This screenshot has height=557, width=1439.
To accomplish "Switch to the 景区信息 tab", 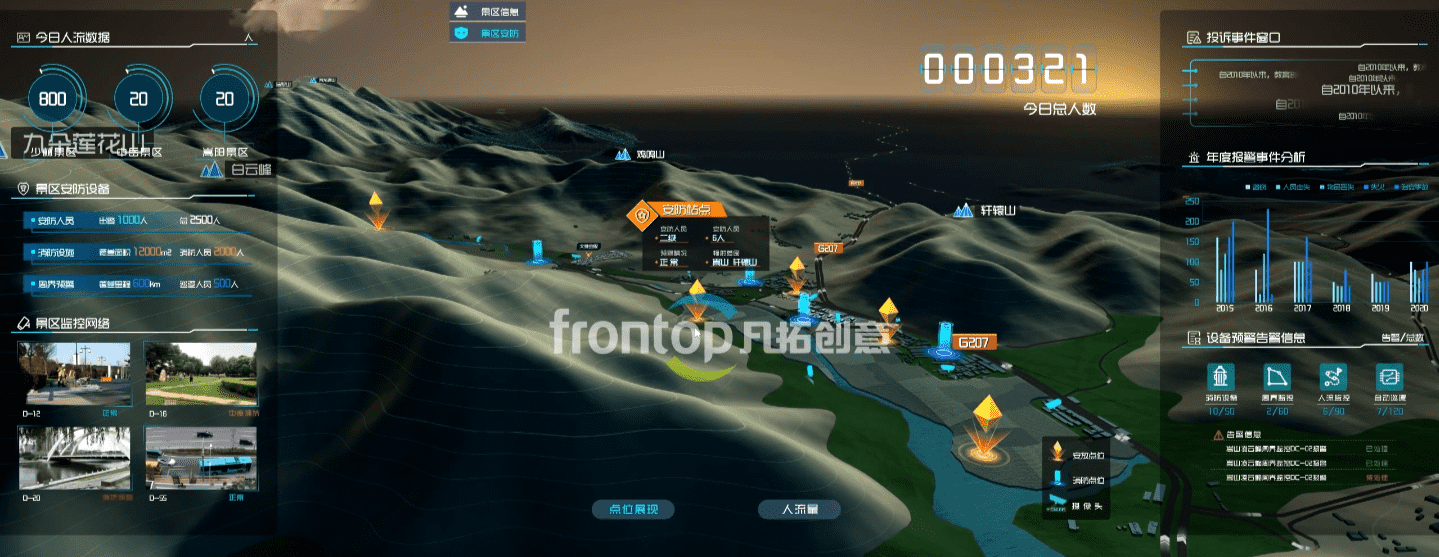I will [x=487, y=12].
